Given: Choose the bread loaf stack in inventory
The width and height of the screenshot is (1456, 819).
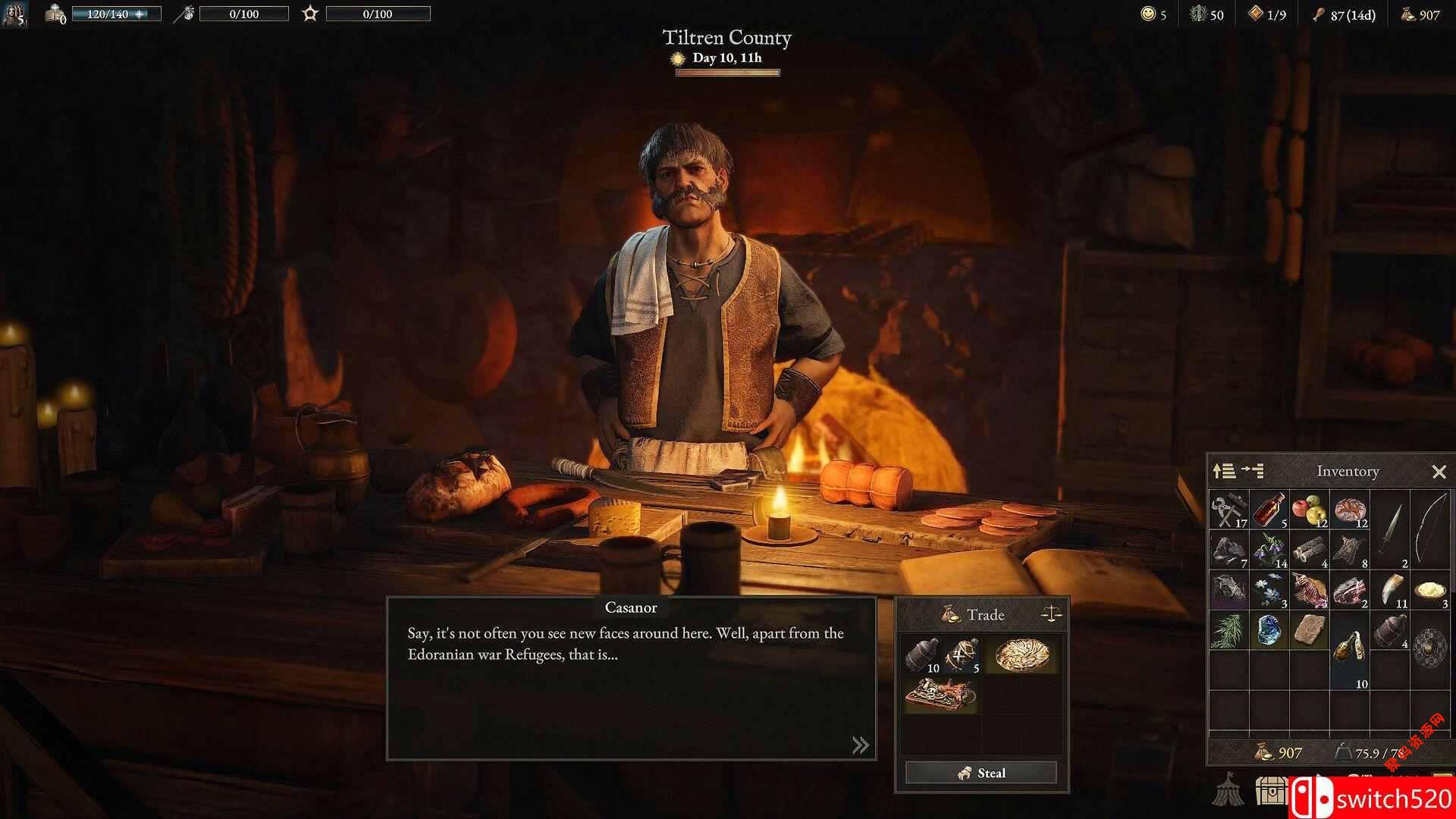Looking at the screenshot, I should [x=1350, y=510].
